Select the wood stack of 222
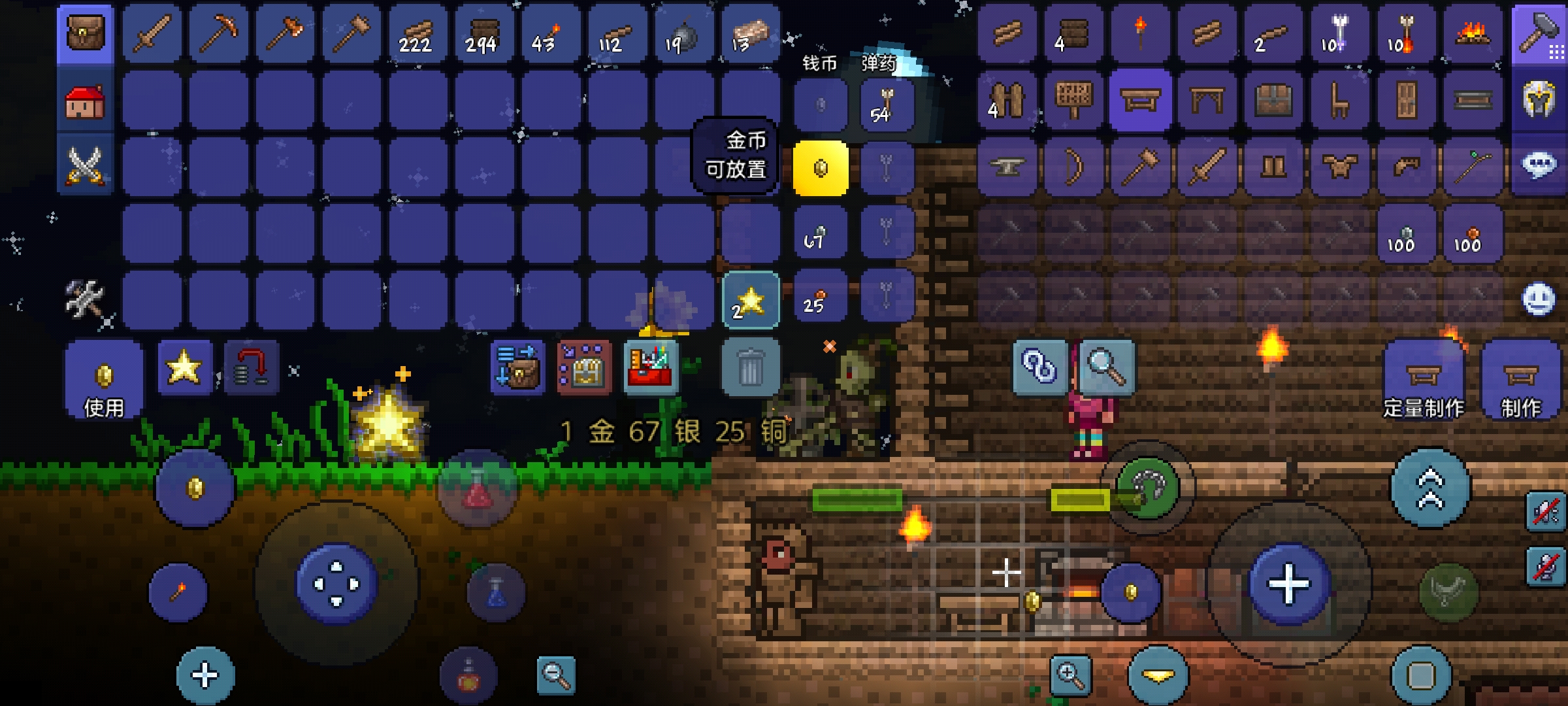Viewport: 1568px width, 706px height. click(417, 34)
